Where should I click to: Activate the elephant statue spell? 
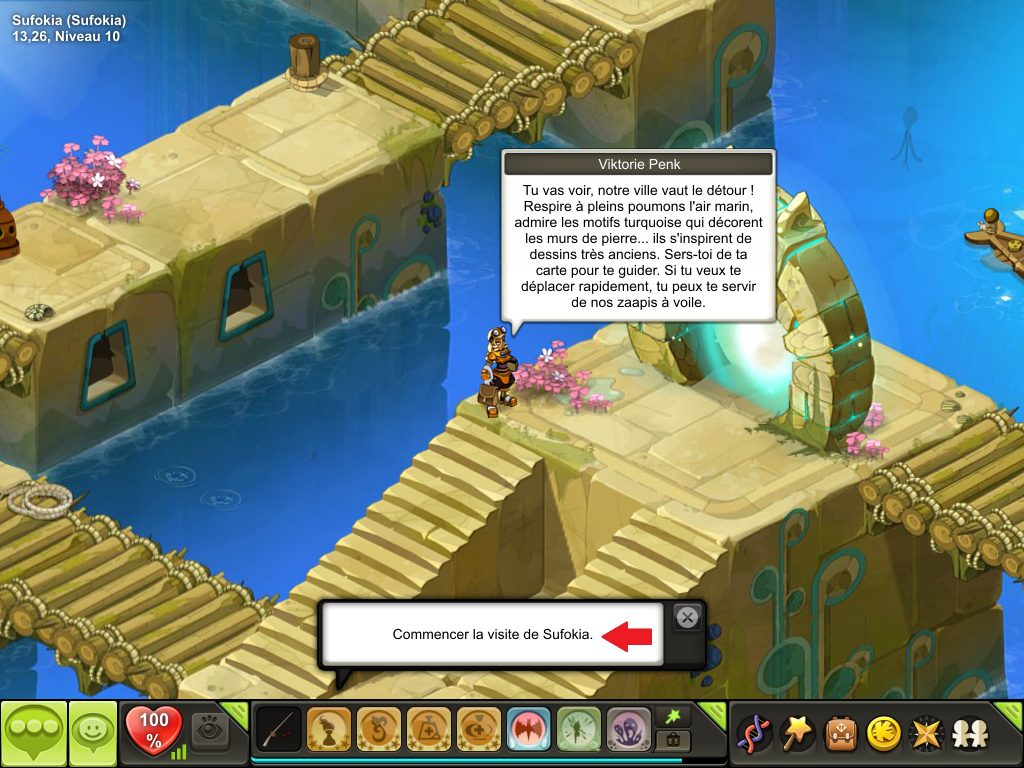(x=329, y=730)
